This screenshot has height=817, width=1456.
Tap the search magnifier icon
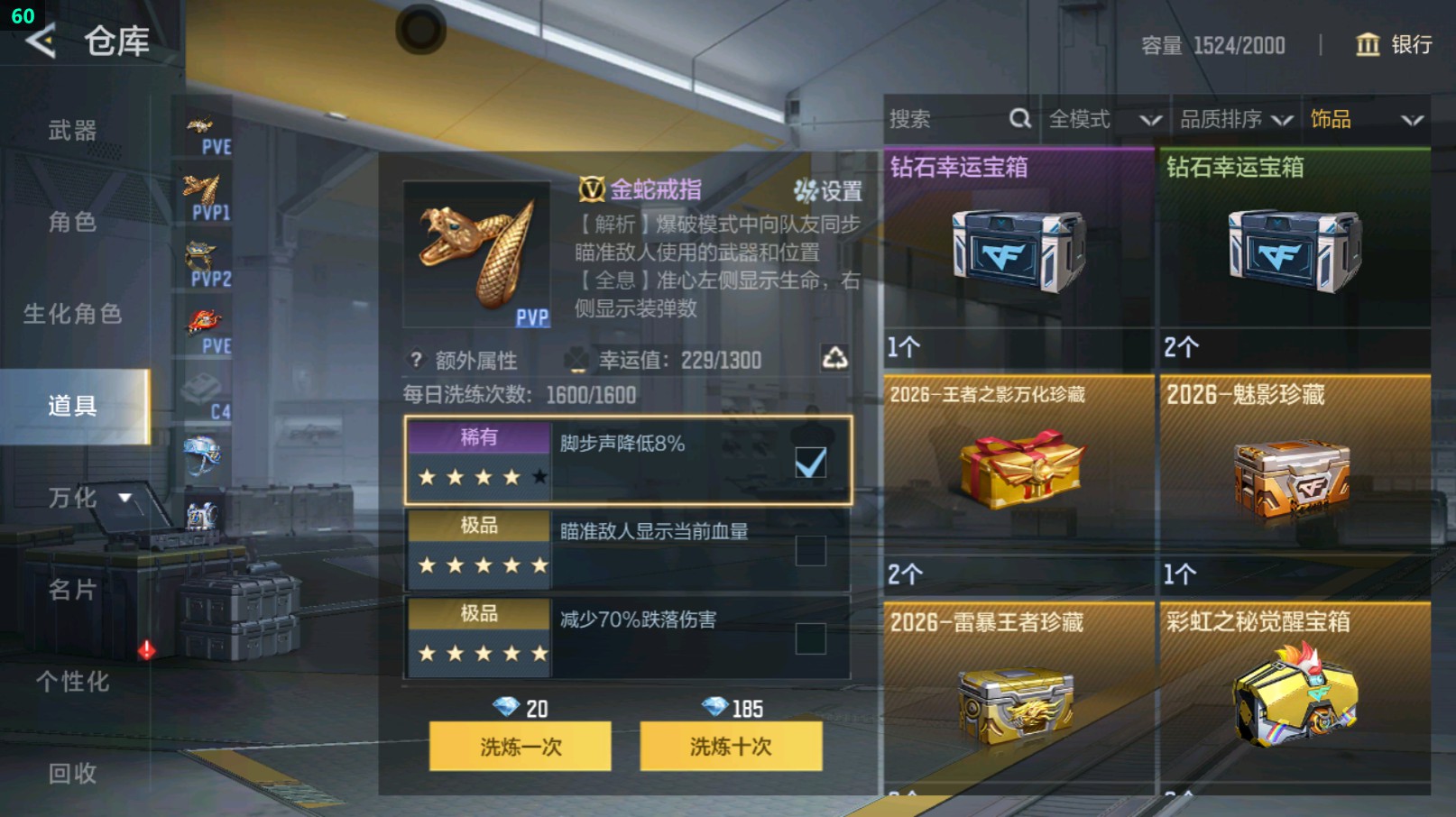pos(1019,118)
